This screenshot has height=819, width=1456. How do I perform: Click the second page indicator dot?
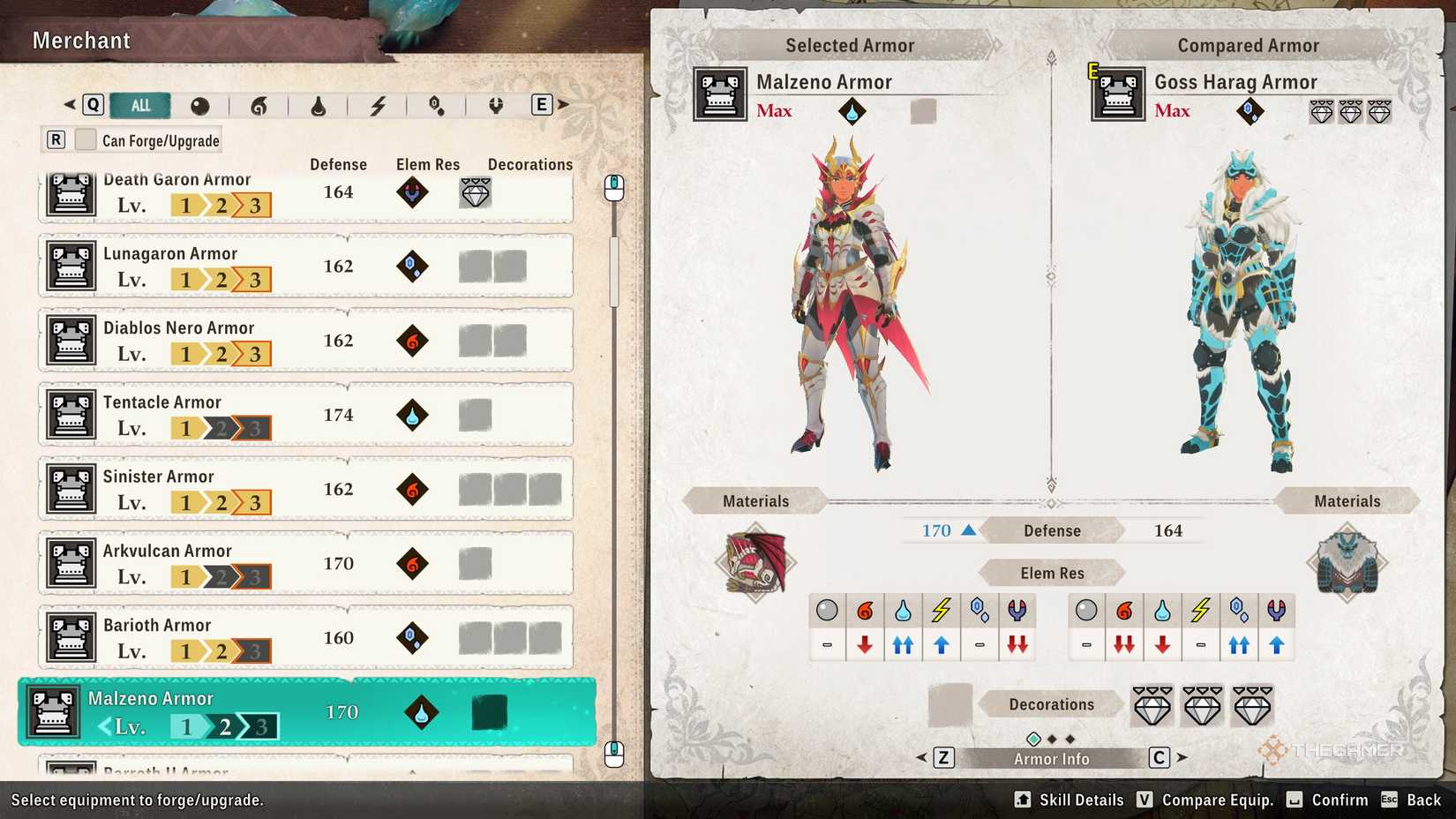point(1052,738)
